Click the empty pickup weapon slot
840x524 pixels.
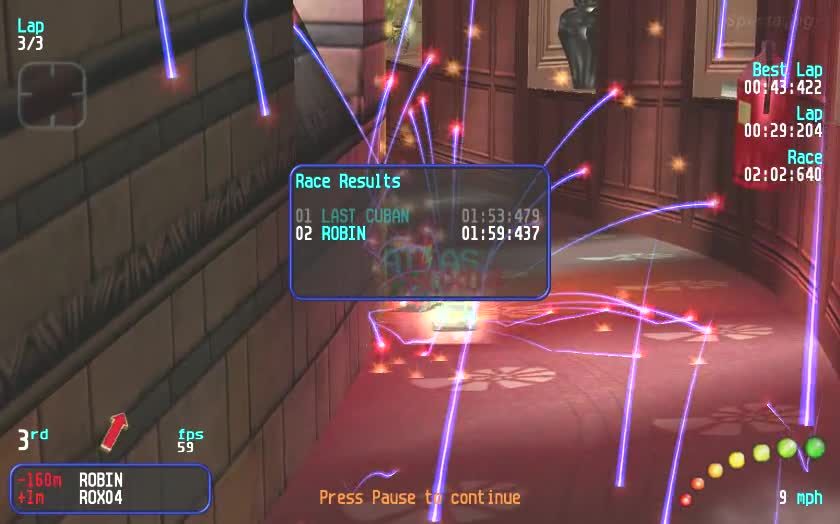click(x=52, y=95)
